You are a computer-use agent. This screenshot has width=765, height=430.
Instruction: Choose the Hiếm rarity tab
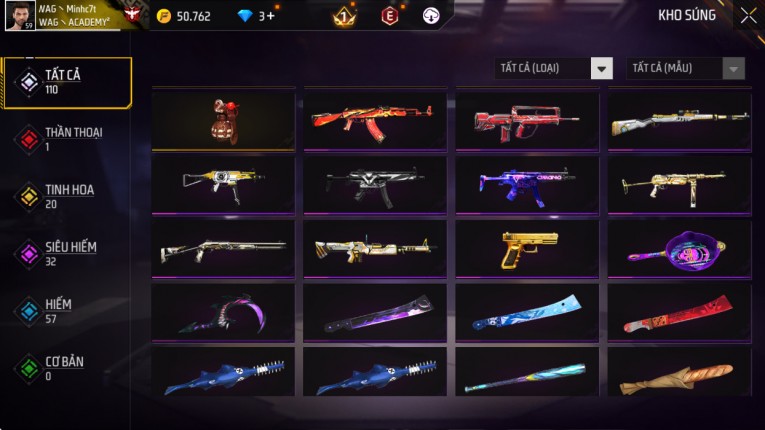click(x=66, y=310)
